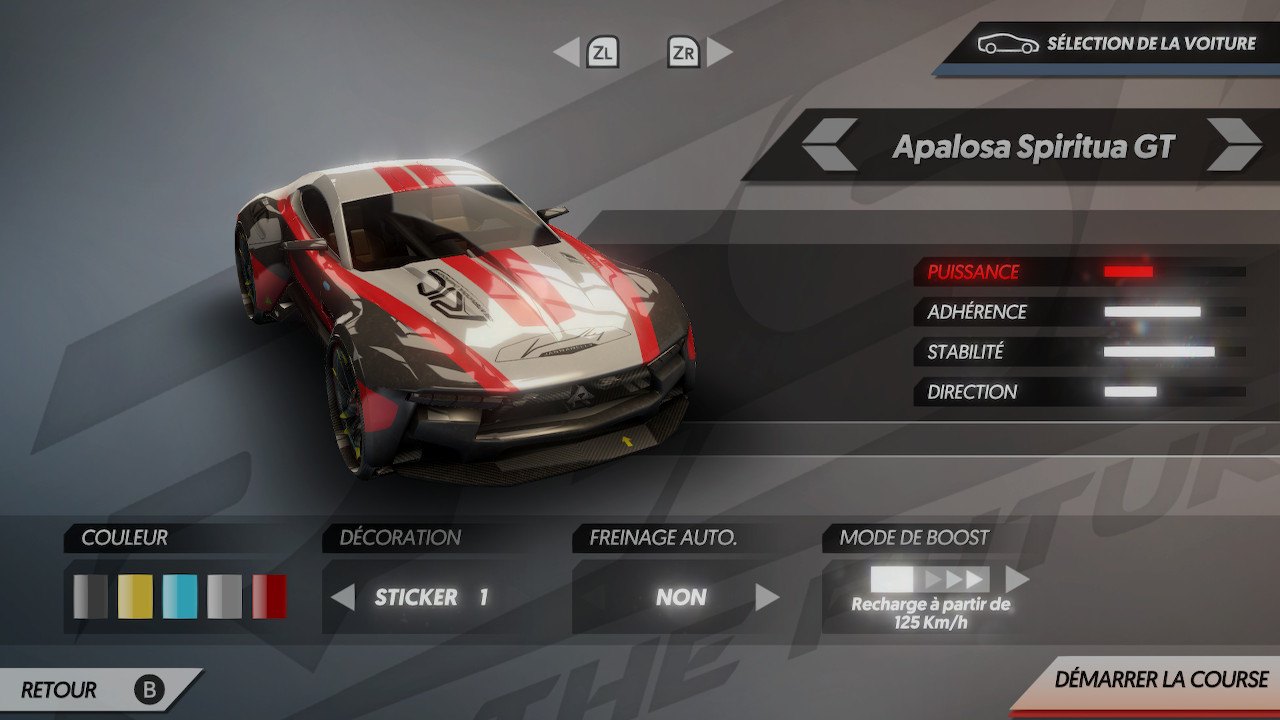This screenshot has height=720, width=1280.
Task: Toggle auto braking with right arrow
Action: 767,598
